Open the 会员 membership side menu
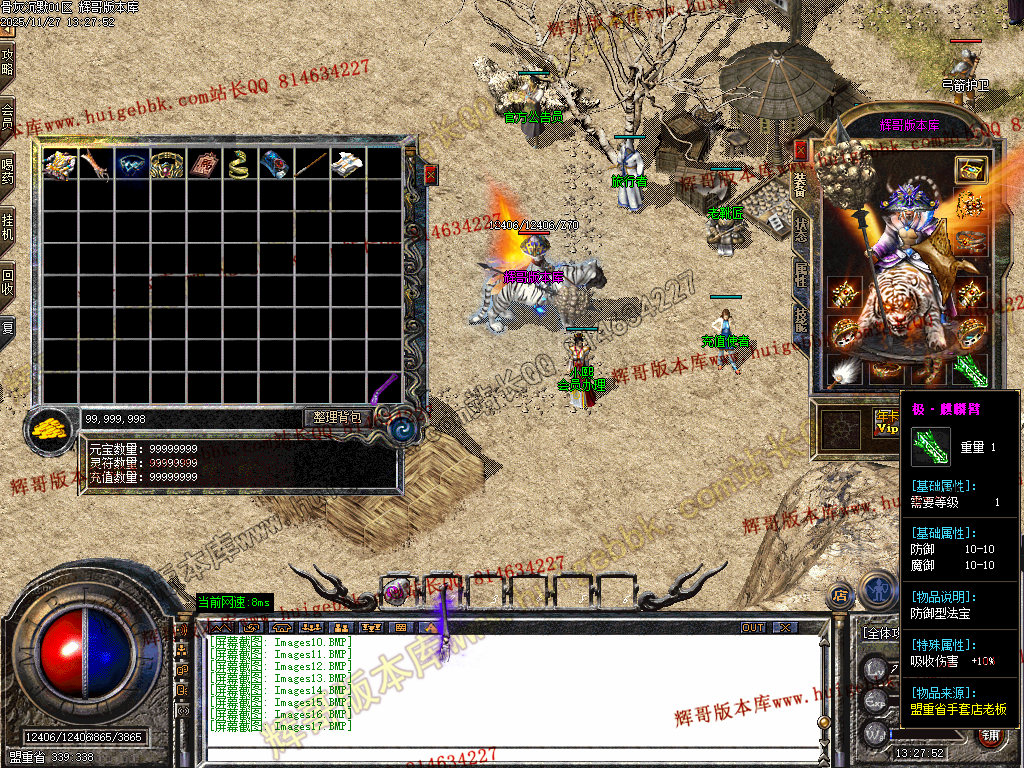Viewport: 1024px width, 768px height. 8,118
